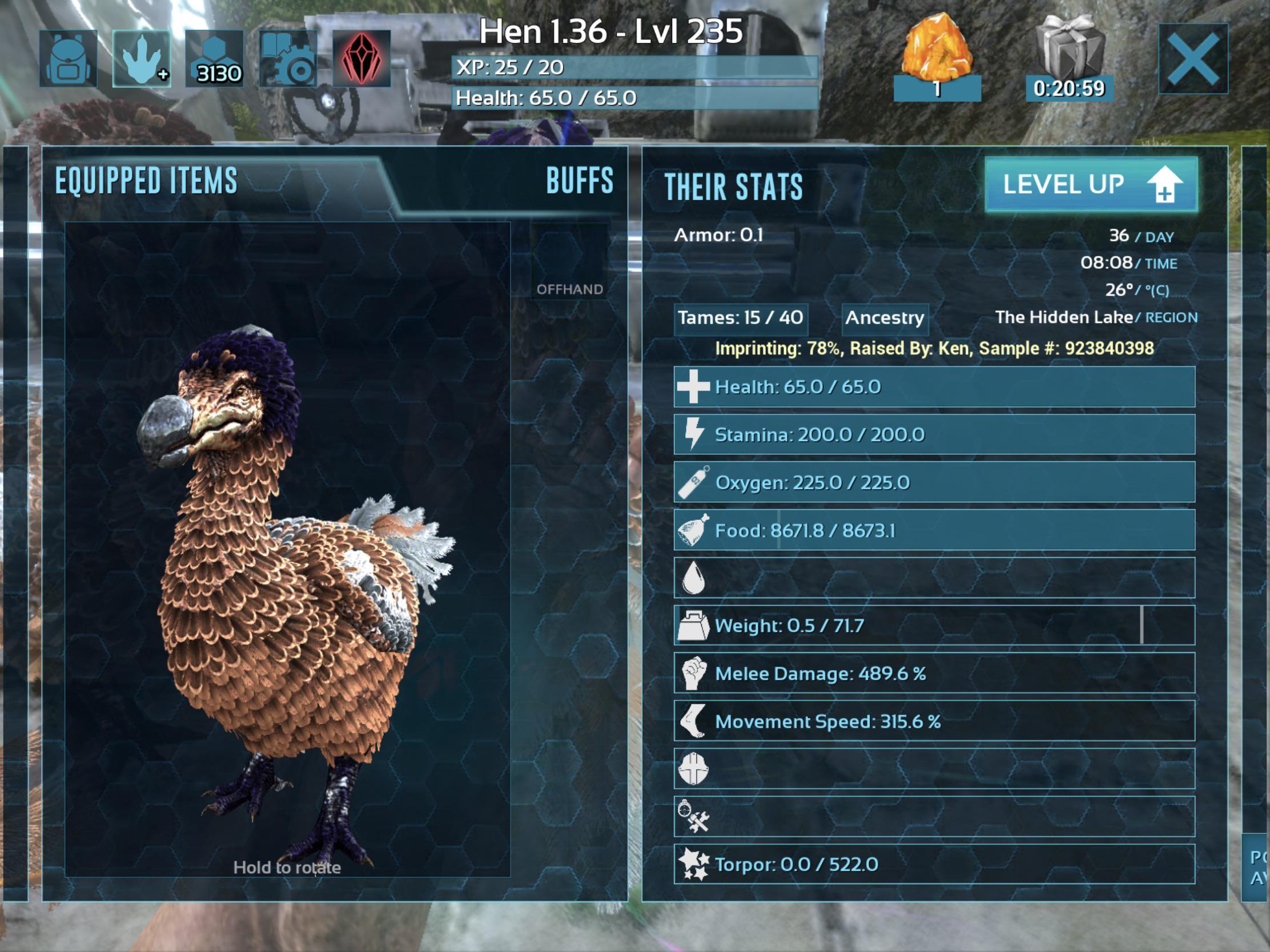Select the Melee Damage fist icon
The height and width of the screenshot is (952, 1270).
696,672
